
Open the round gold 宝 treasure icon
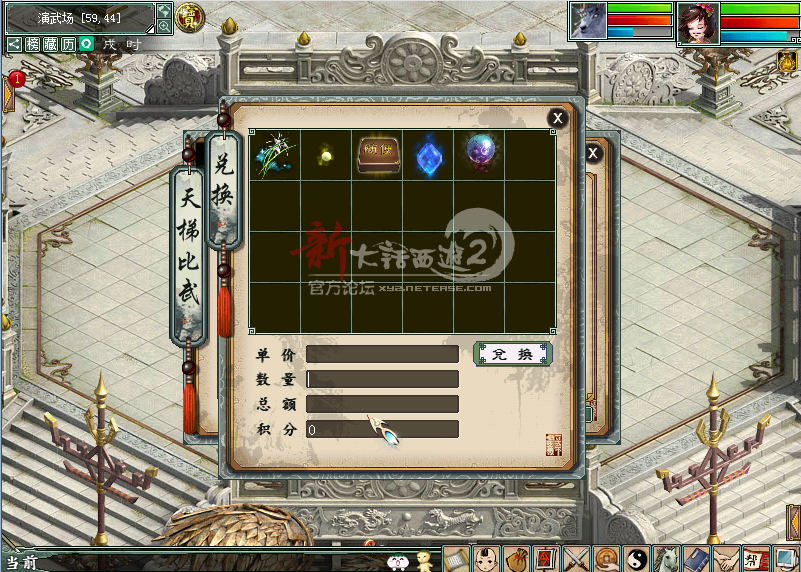click(187, 16)
